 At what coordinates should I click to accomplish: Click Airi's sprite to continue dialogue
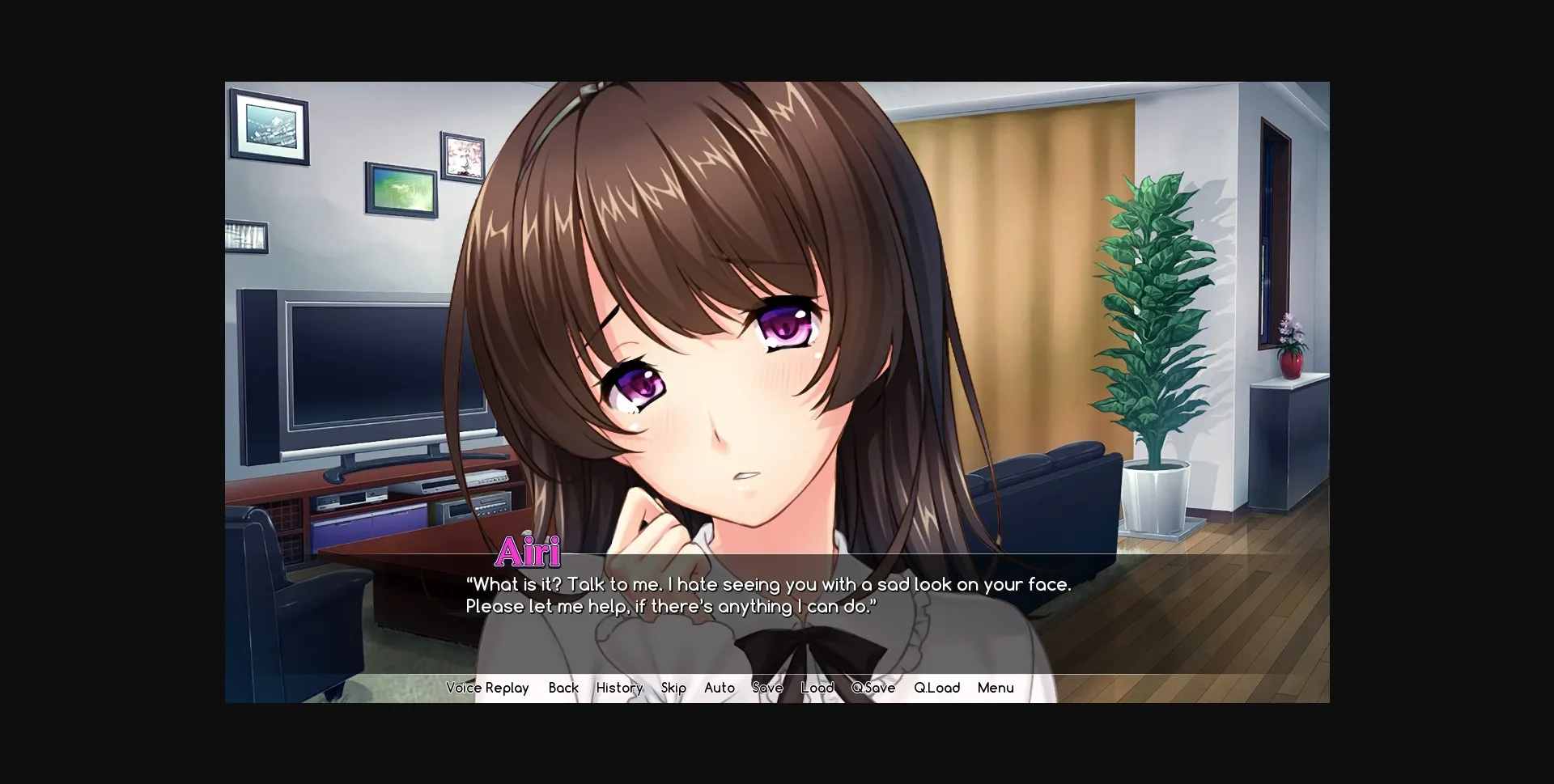728,324
